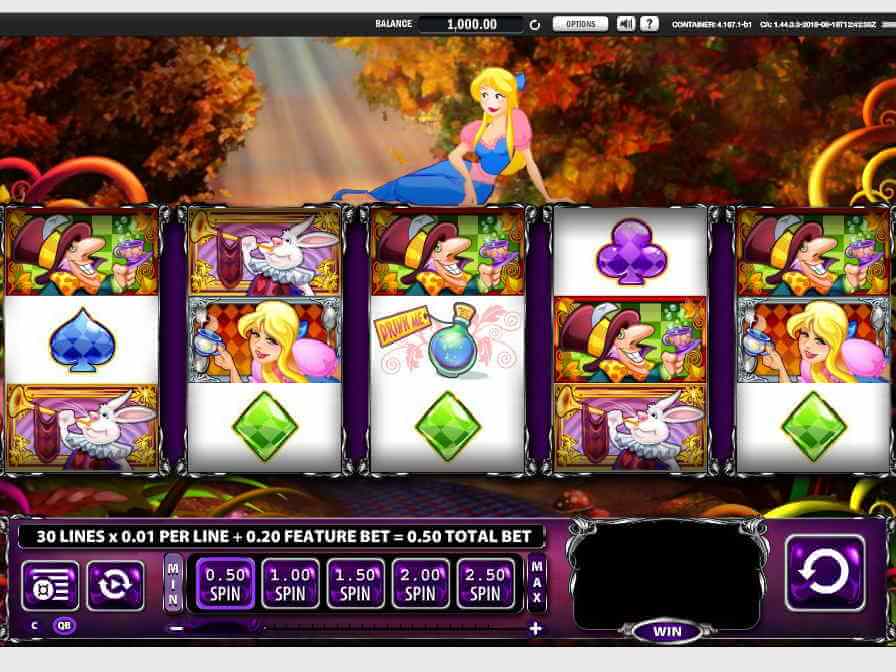Open the question mark help
The height and width of the screenshot is (672, 896).
pos(649,24)
